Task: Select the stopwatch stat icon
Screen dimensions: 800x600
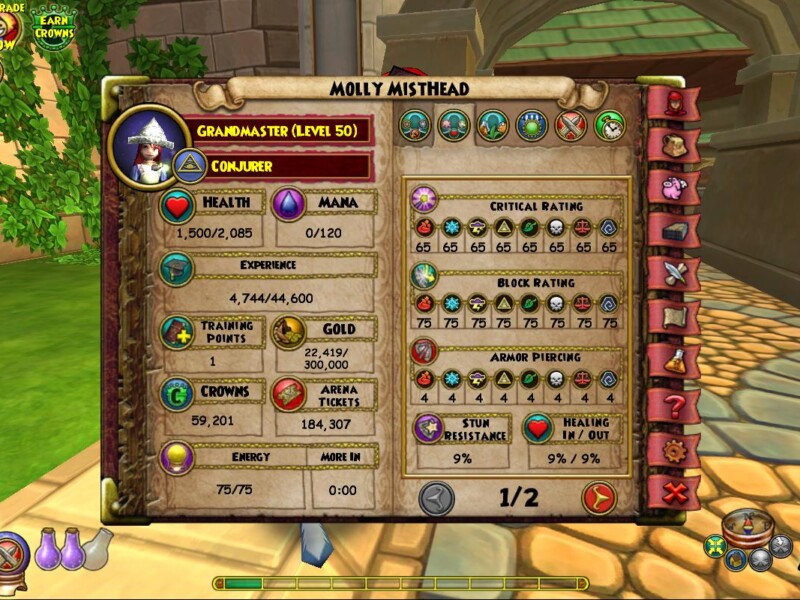Action: 610,126
